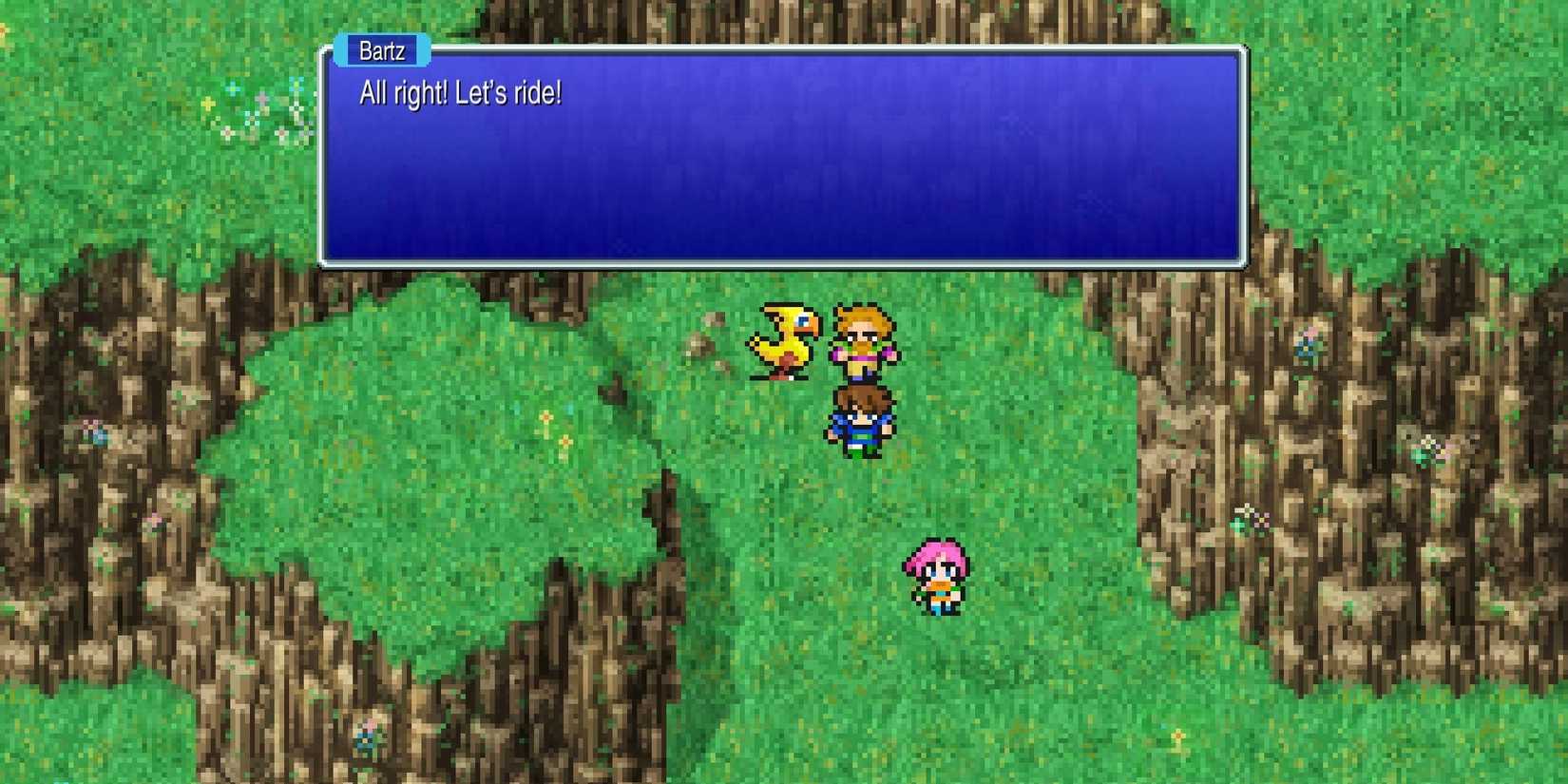Click the blue-clad party member sprite
This screenshot has width=1568, height=784.
click(860, 418)
